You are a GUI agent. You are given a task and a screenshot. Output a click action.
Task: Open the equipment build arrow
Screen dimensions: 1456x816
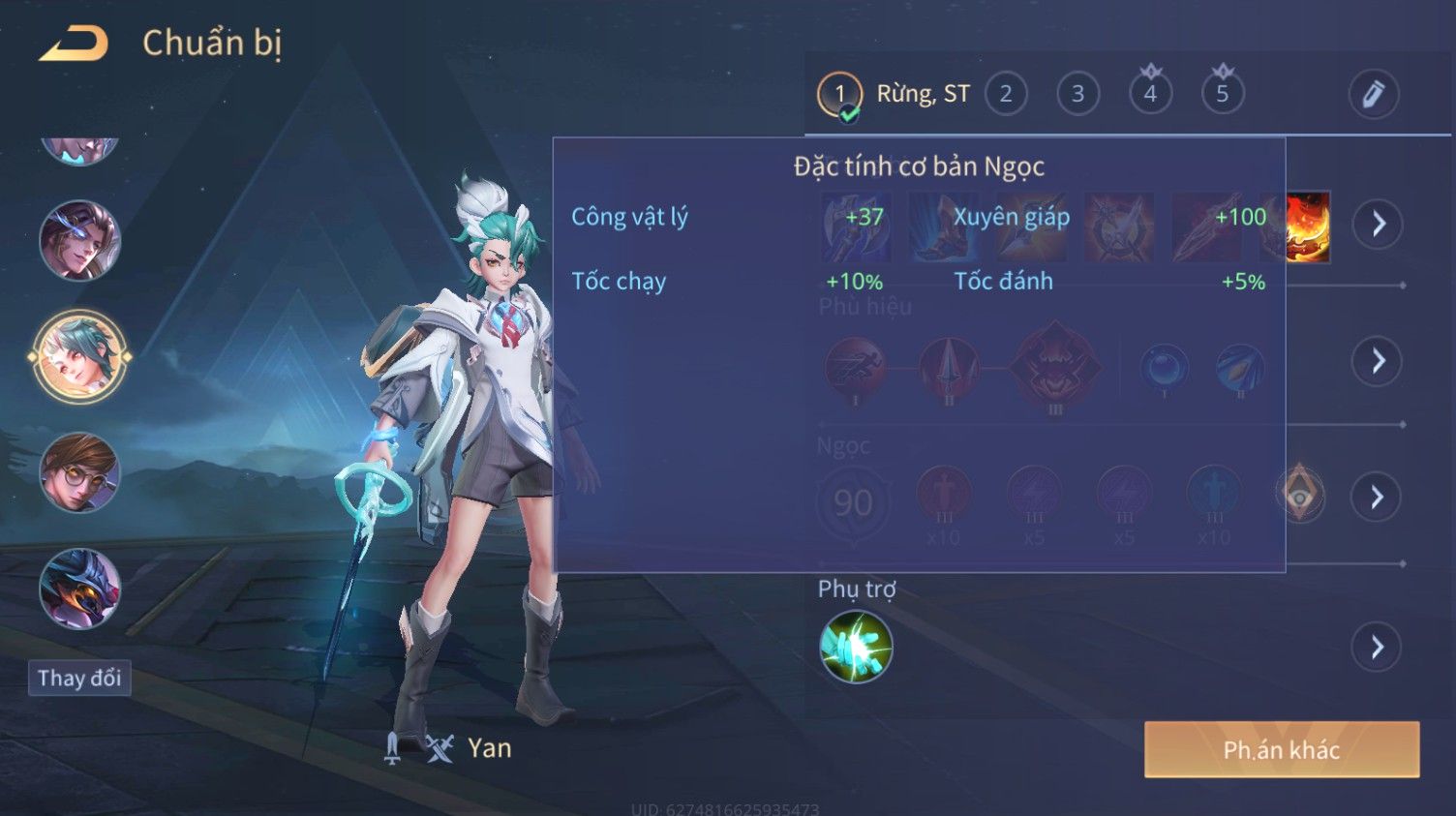1378,225
